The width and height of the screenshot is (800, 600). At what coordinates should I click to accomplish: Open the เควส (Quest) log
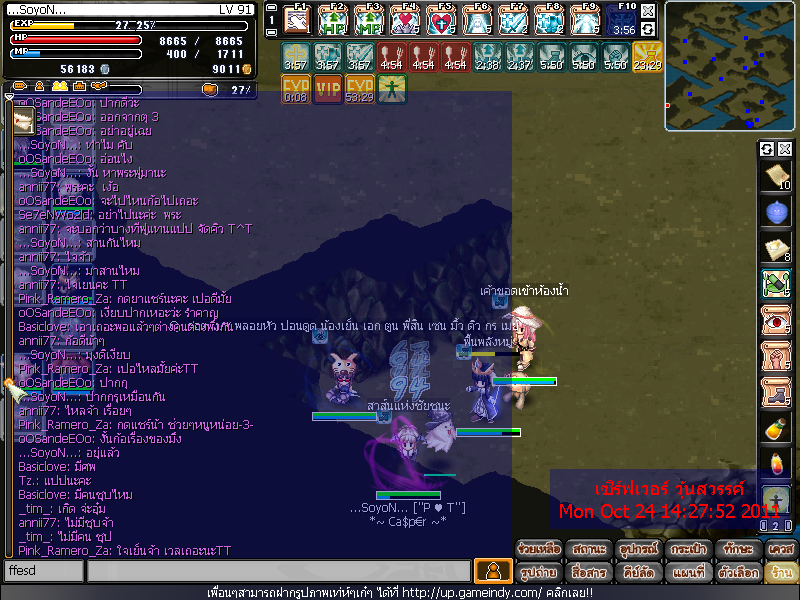[779, 549]
